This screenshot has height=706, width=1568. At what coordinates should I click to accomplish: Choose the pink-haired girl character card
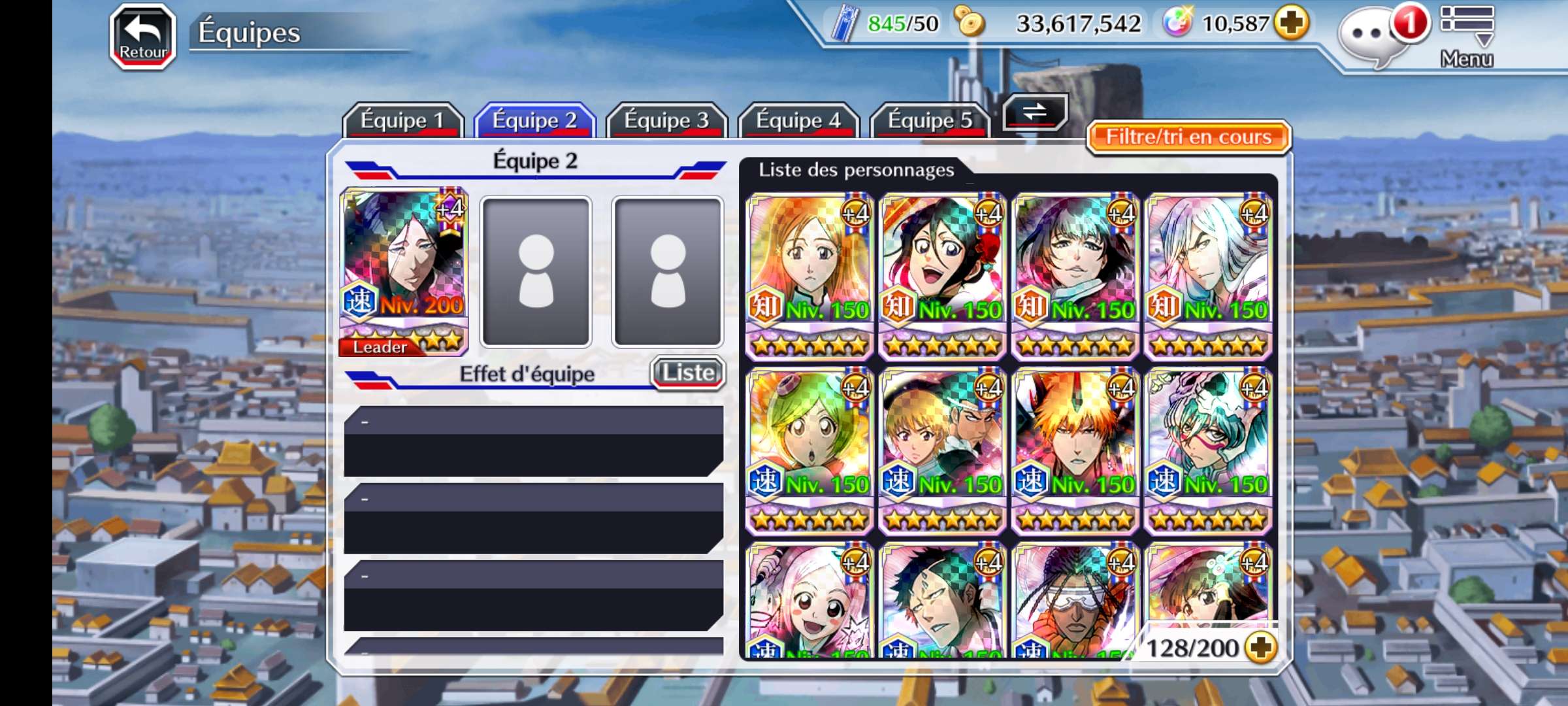tap(809, 600)
